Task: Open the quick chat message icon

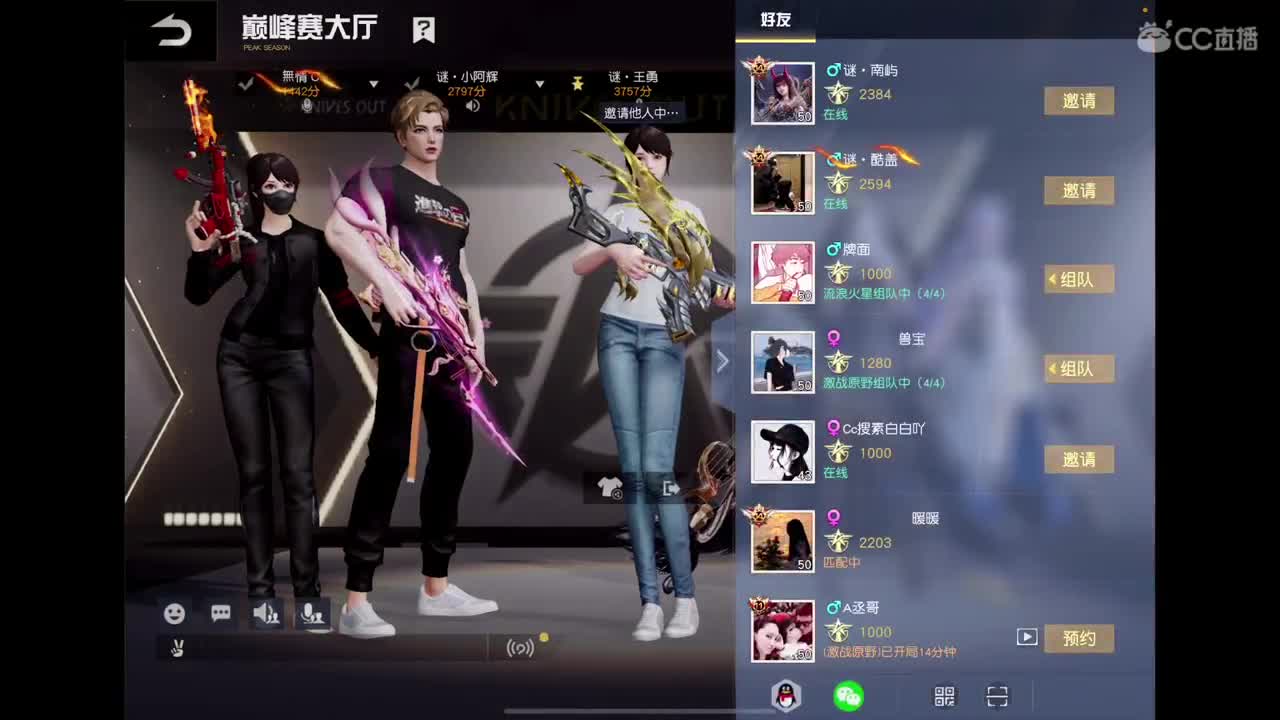Action: point(219,614)
